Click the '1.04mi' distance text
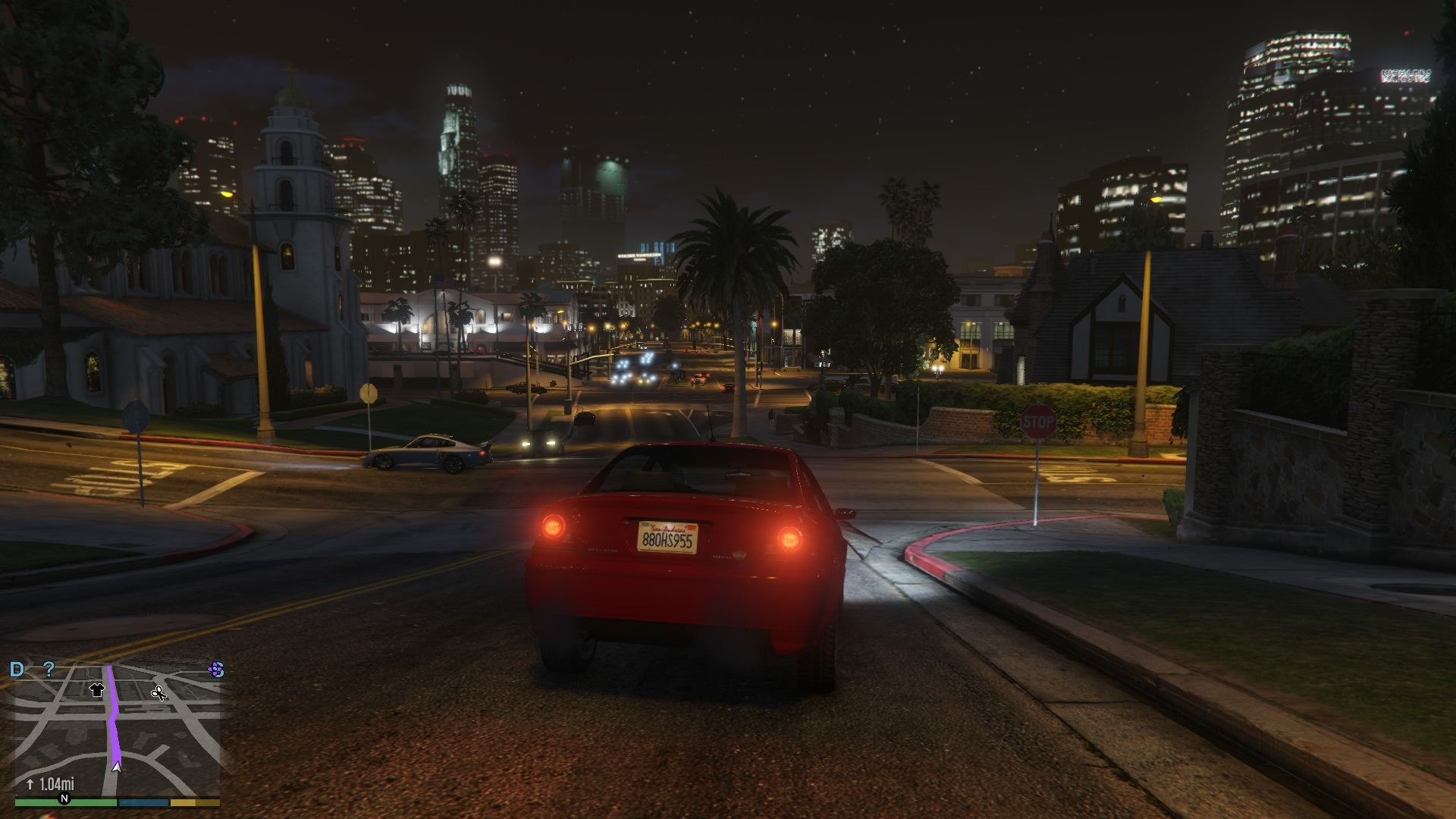 pyautogui.click(x=57, y=784)
